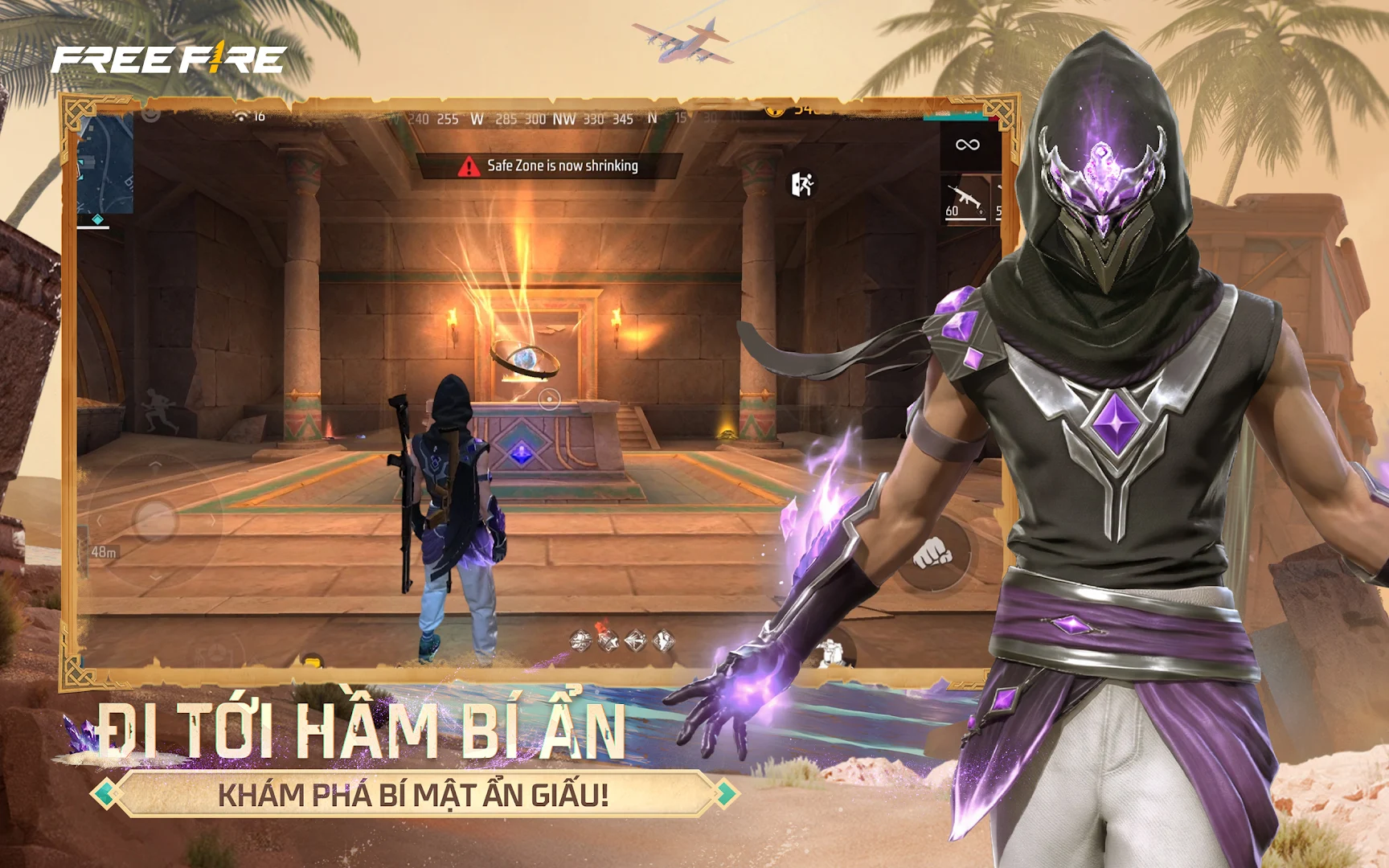Open the minimap in the corner
The image size is (1389, 868).
(x=105, y=165)
